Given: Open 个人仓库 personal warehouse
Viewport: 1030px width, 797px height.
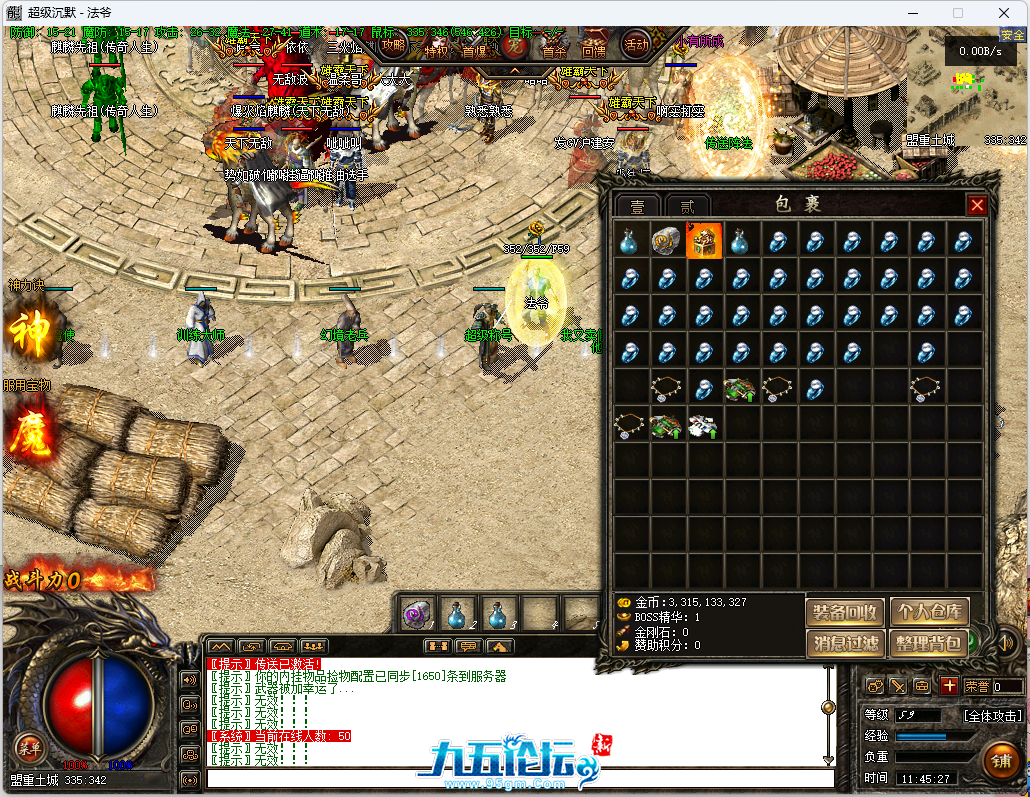Looking at the screenshot, I should [929, 612].
